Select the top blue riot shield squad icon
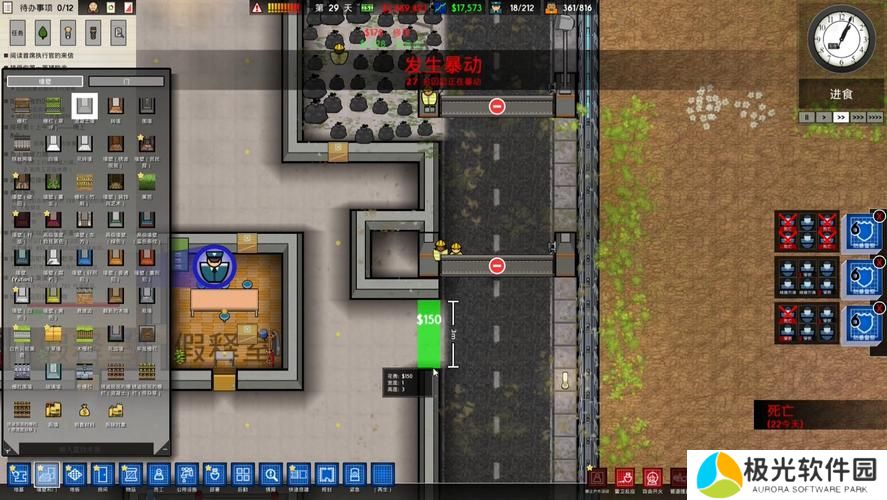Image resolution: width=887 pixels, height=500 pixels. coord(862,230)
